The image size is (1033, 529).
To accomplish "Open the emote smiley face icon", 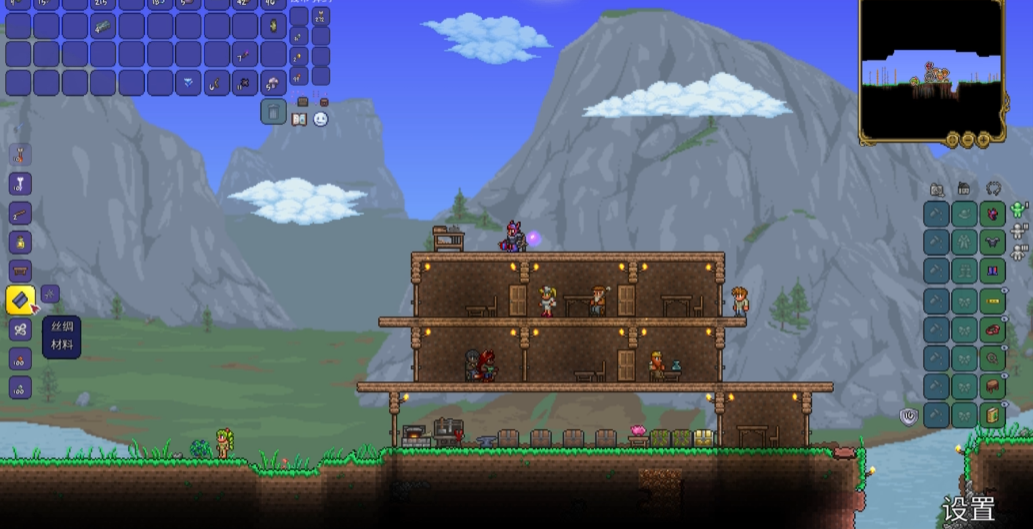I will tap(320, 119).
